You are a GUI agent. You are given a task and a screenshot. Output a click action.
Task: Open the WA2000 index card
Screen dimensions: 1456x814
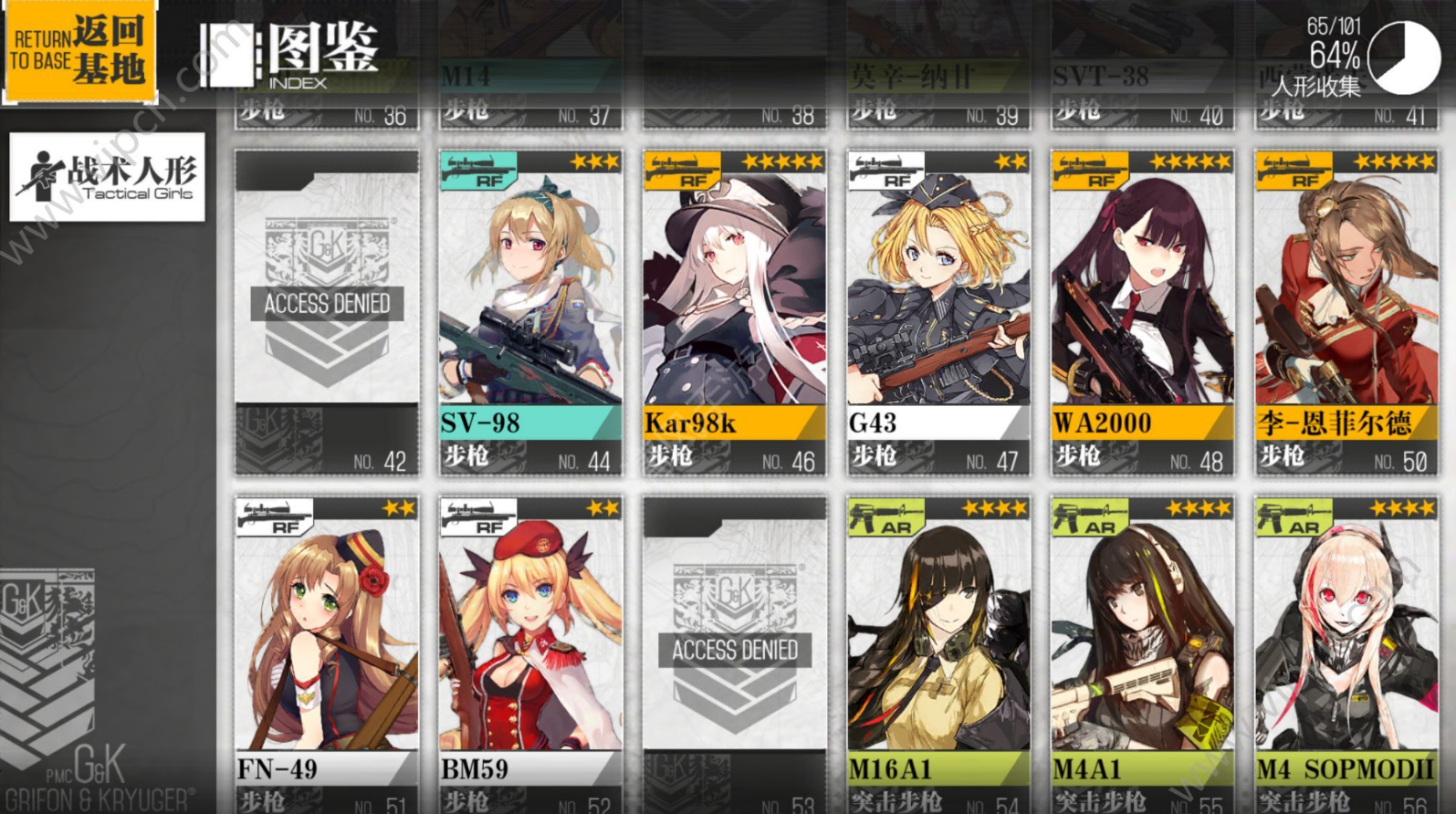[x=1142, y=312]
